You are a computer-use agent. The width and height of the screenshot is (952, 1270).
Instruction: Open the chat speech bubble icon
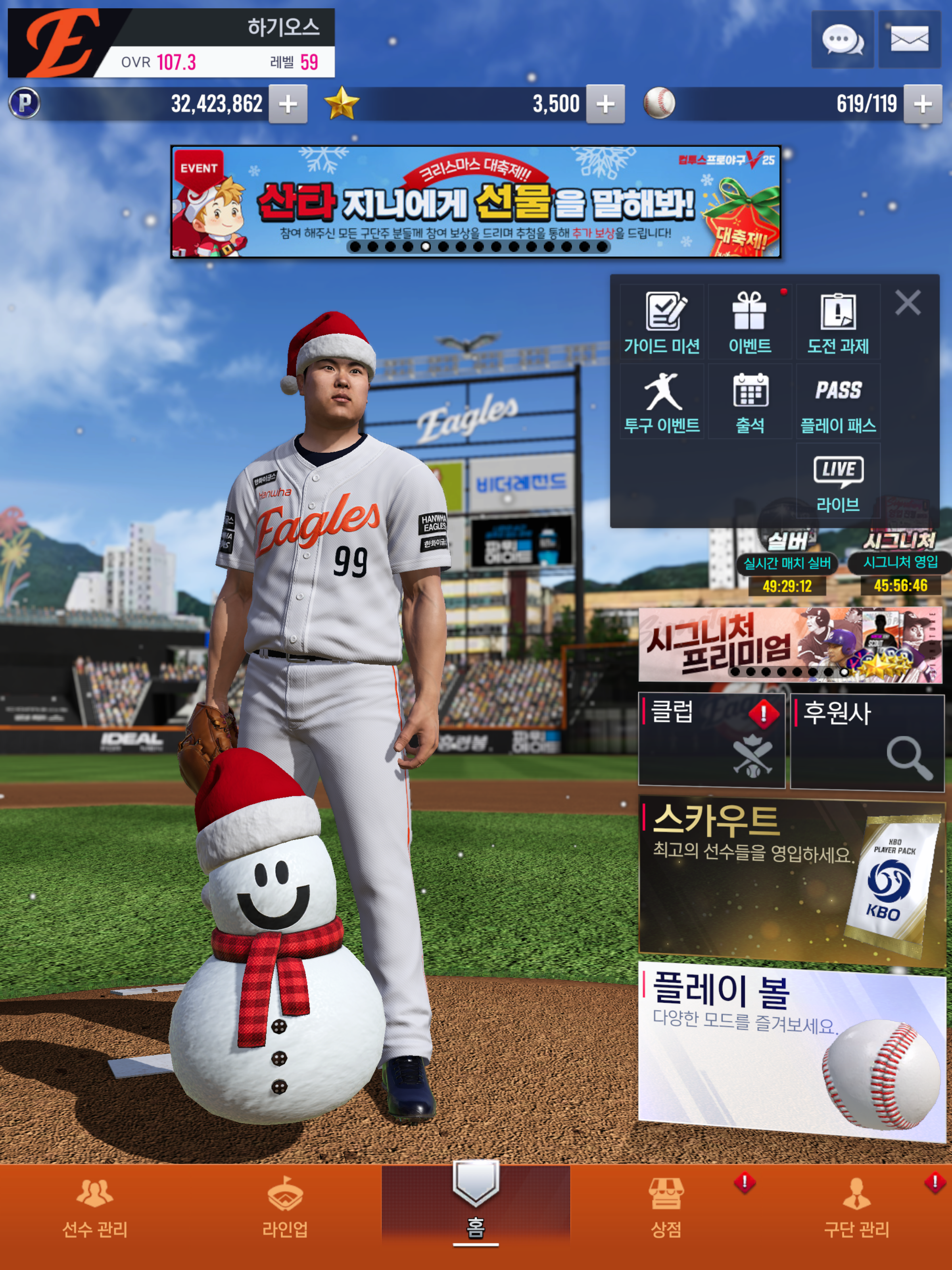click(842, 40)
